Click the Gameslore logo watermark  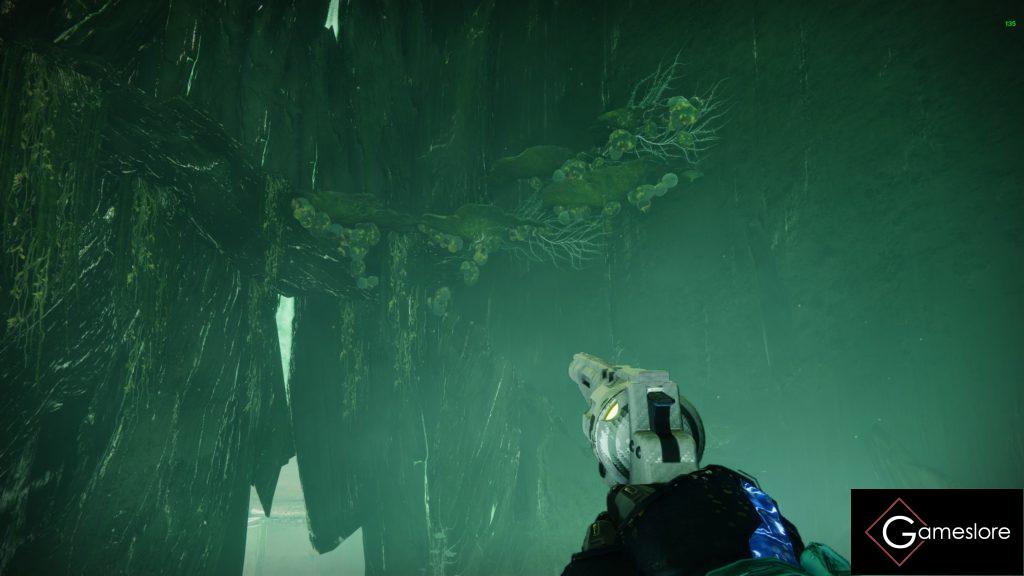[x=937, y=532]
